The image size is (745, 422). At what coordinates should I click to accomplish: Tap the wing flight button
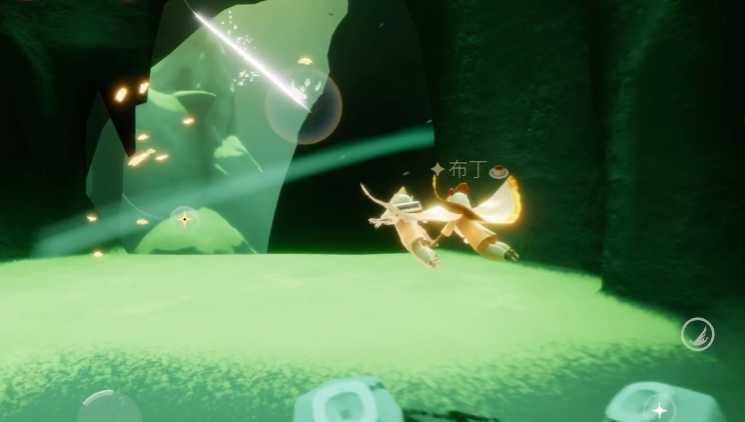[697, 334]
